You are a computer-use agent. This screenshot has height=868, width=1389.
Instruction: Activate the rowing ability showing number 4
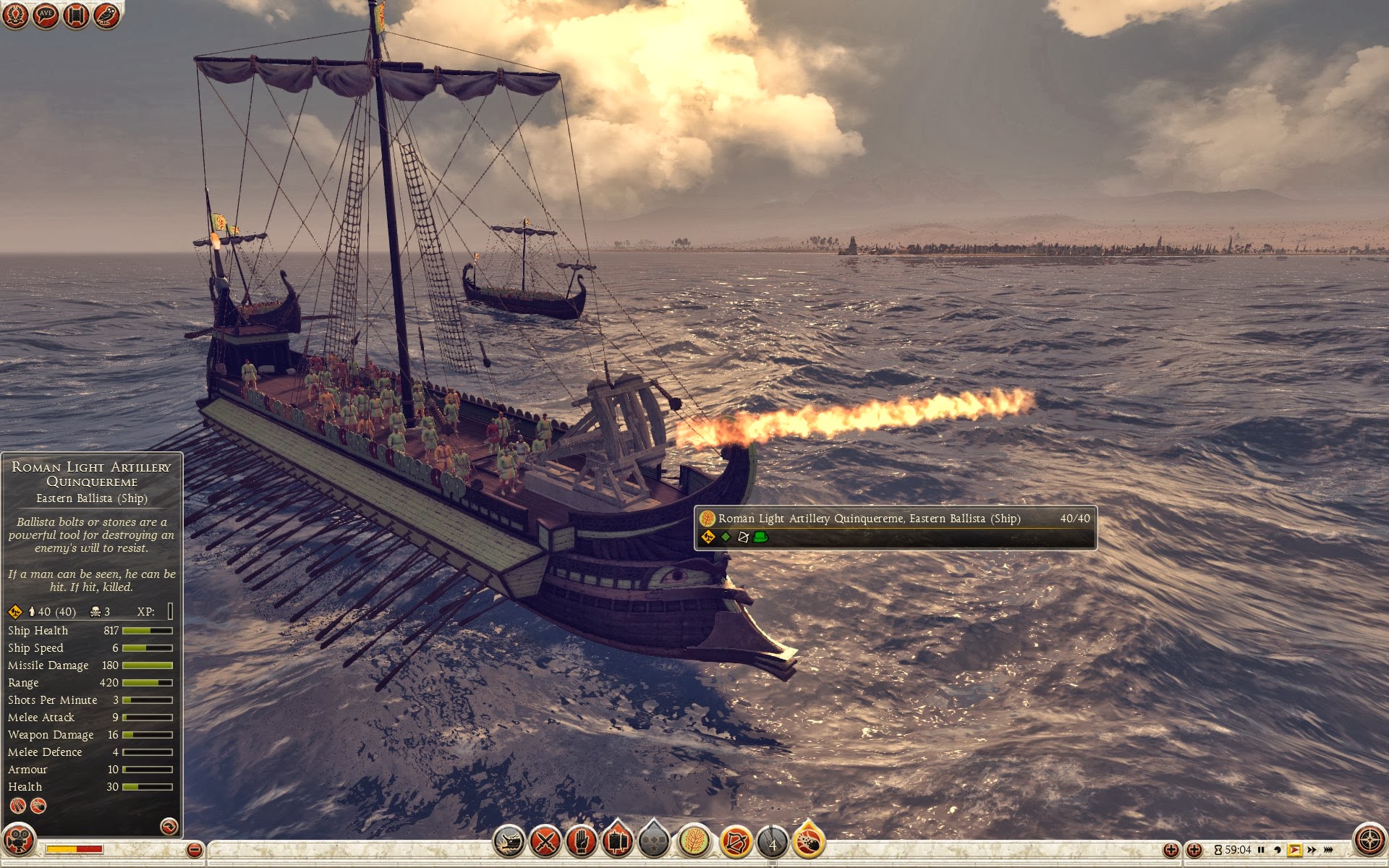(x=772, y=843)
